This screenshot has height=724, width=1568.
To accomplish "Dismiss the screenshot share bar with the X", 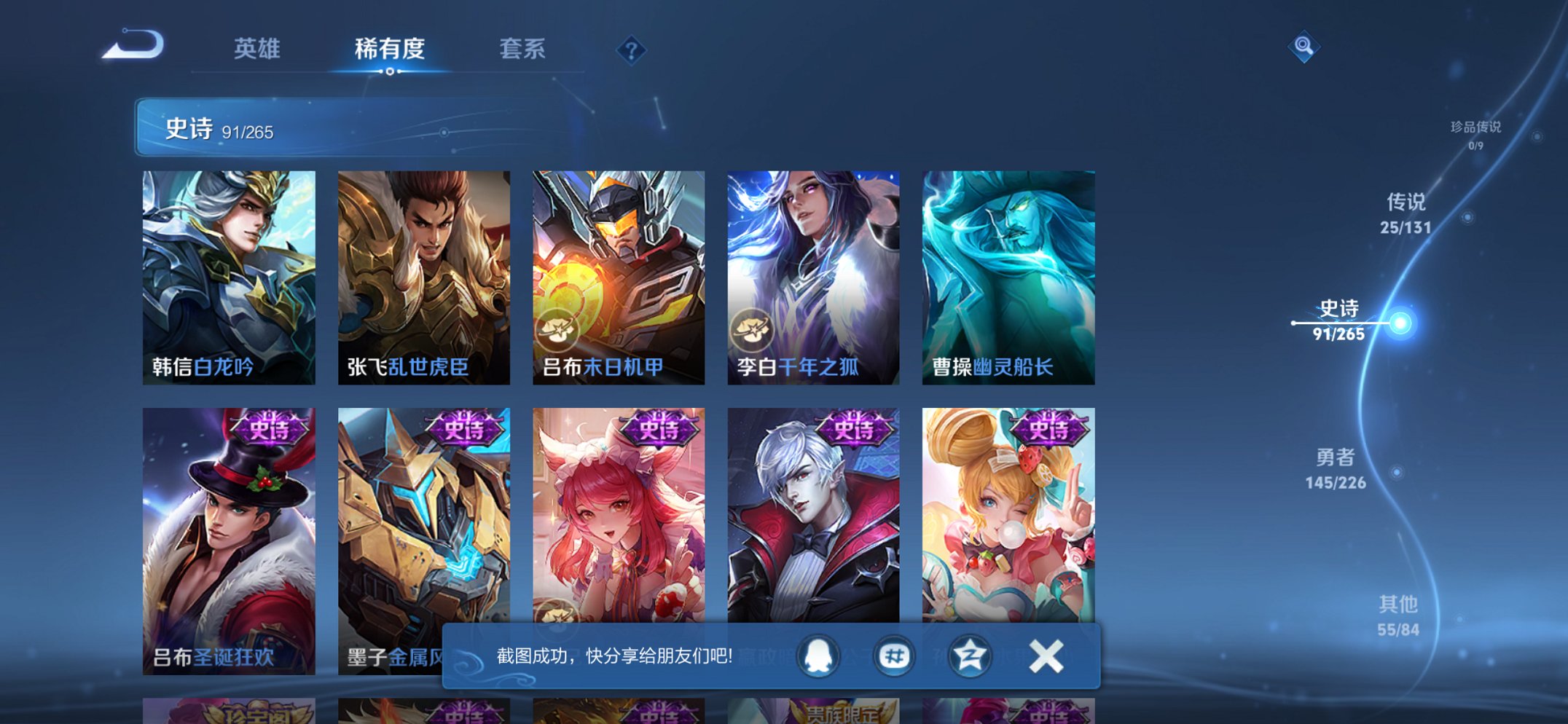I will 1046,655.
